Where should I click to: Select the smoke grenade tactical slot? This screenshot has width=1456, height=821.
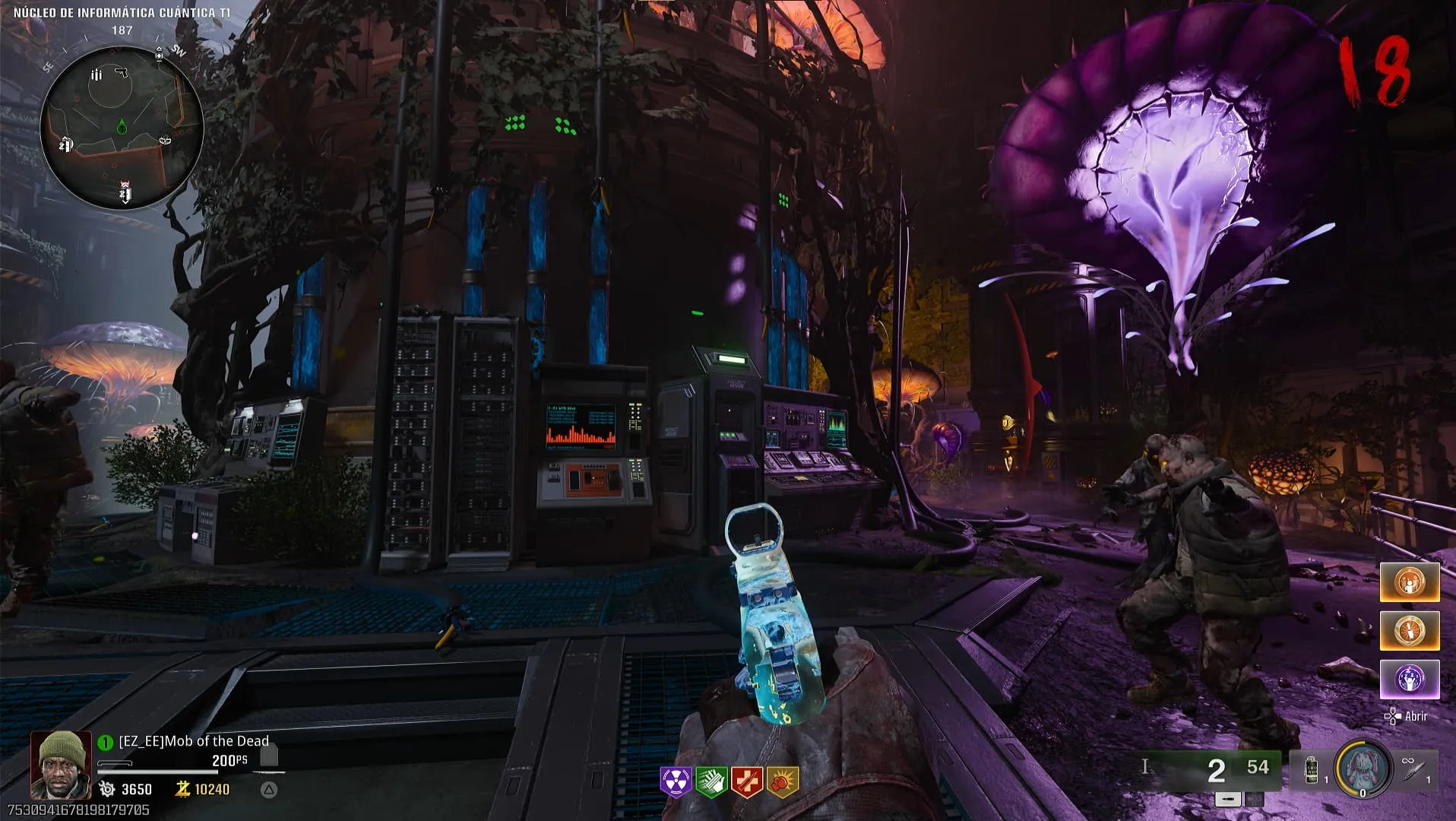point(1312,769)
